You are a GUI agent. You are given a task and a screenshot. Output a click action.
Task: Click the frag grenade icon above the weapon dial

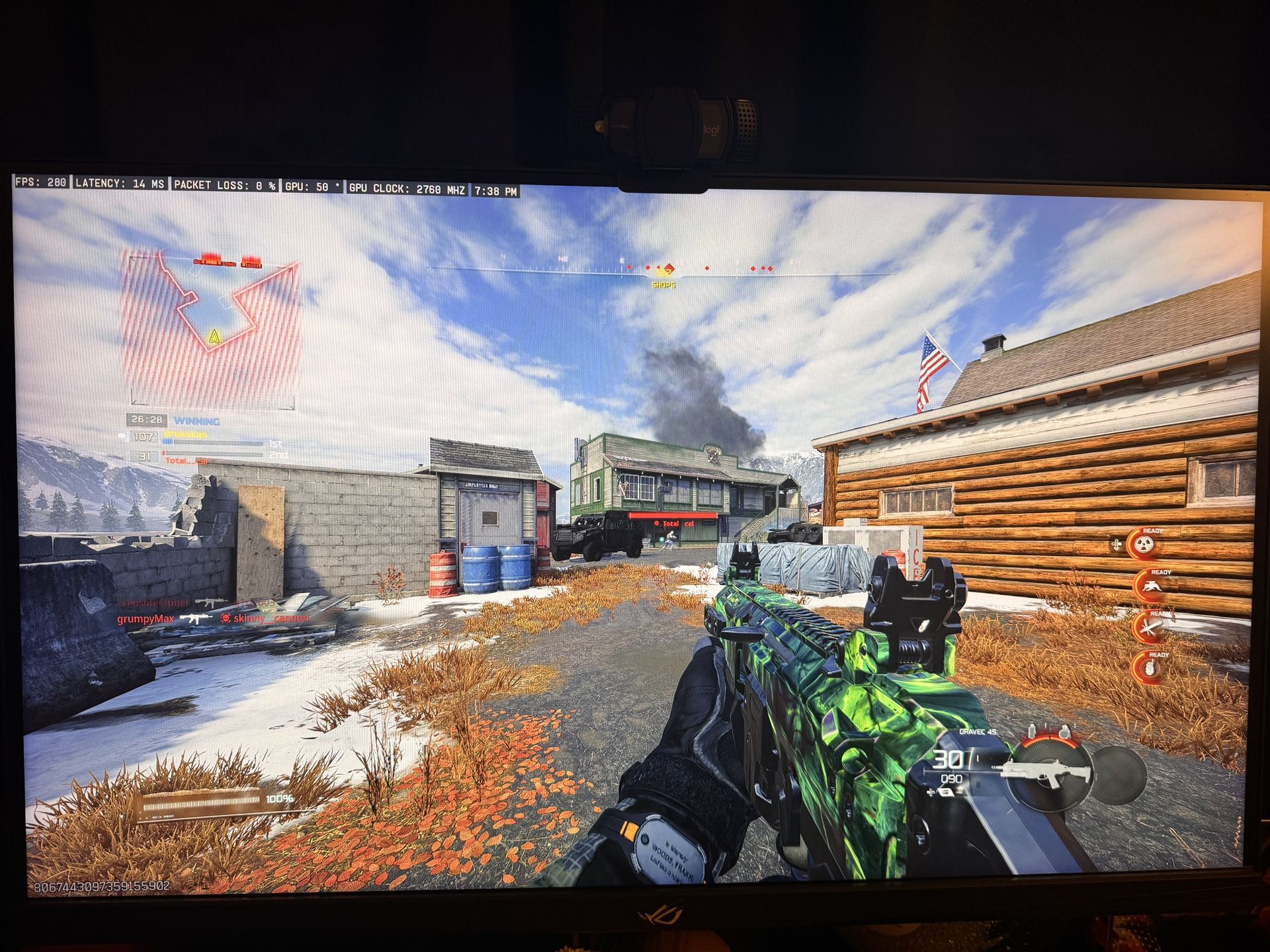pos(1065,733)
